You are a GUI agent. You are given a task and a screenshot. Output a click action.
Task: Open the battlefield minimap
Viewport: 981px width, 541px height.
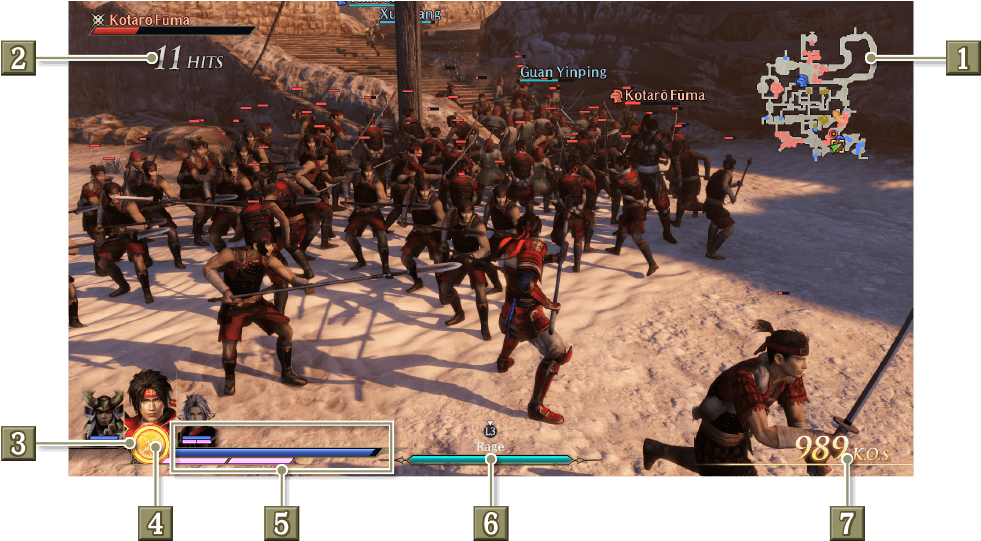tap(814, 93)
